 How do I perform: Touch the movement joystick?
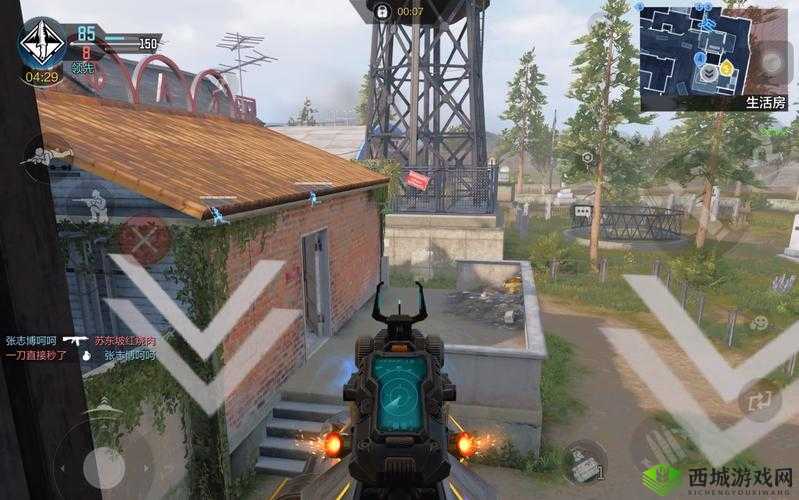[x=103, y=466]
